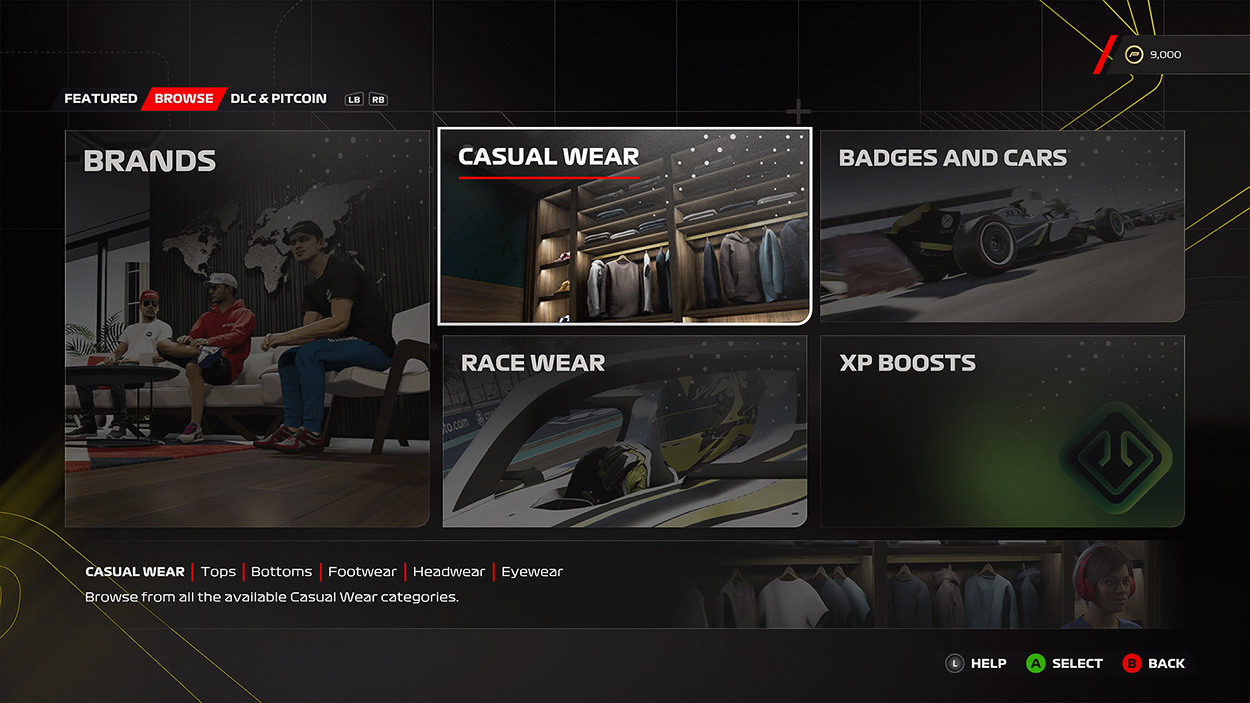The height and width of the screenshot is (703, 1250).
Task: Open the Brands category tile
Action: [247, 328]
